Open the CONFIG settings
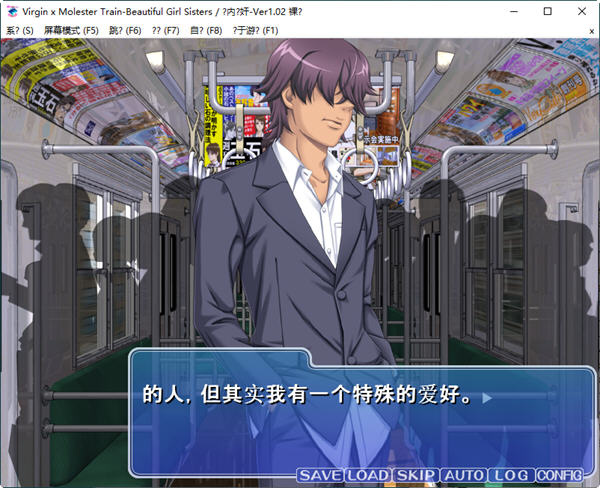Image resolution: width=600 pixels, height=488 pixels. pos(559,475)
